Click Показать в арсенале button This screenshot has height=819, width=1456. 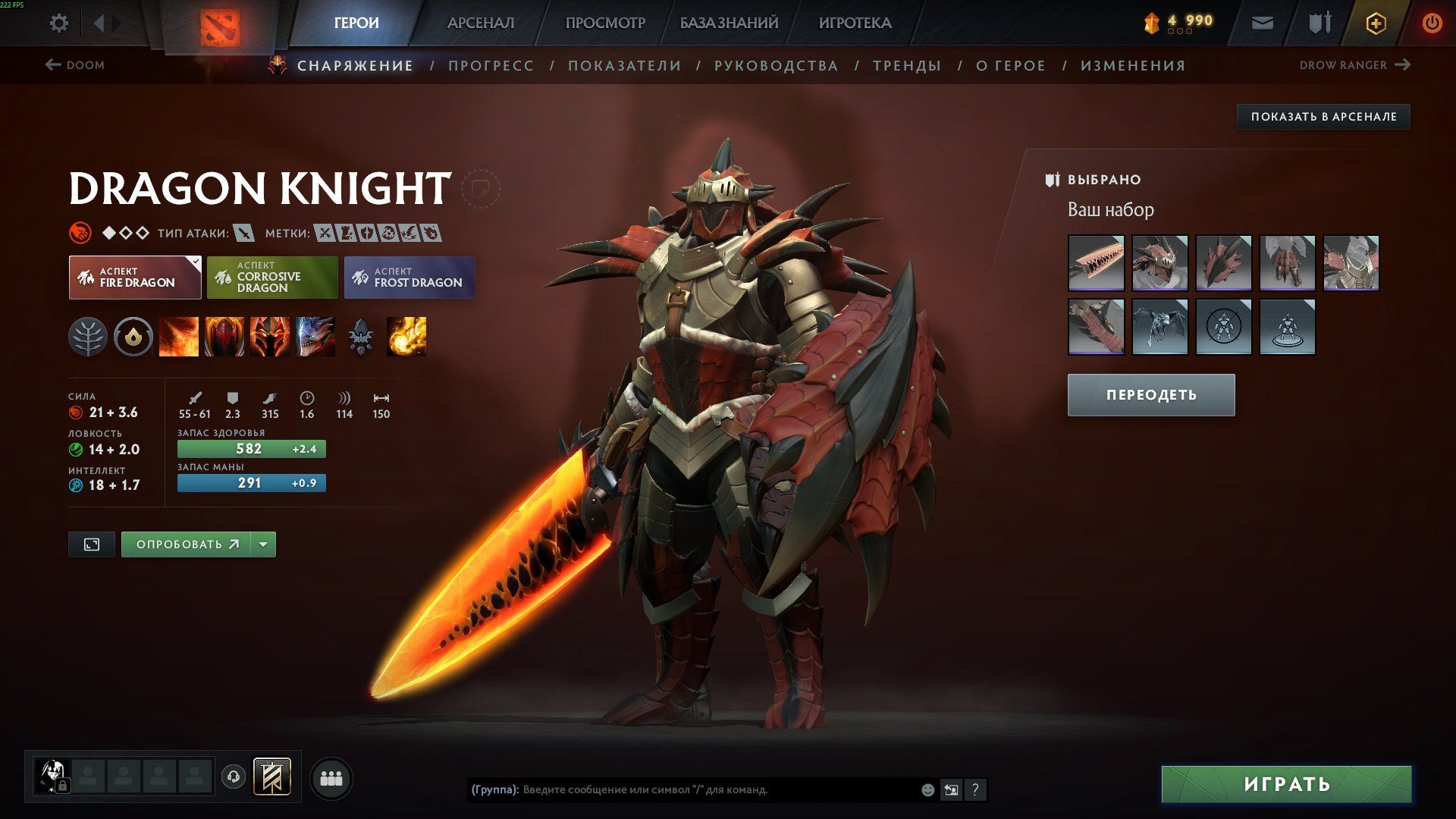pyautogui.click(x=1323, y=117)
